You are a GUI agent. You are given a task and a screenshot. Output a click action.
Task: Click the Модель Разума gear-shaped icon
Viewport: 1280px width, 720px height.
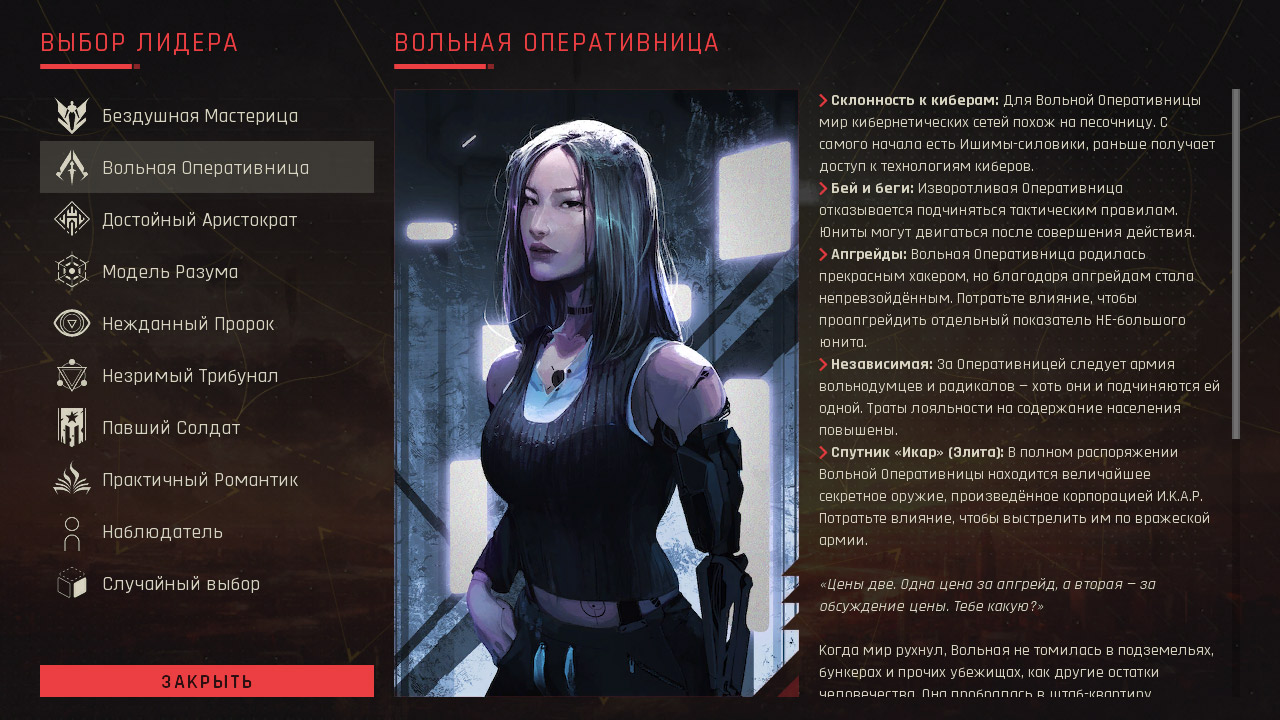click(x=70, y=271)
